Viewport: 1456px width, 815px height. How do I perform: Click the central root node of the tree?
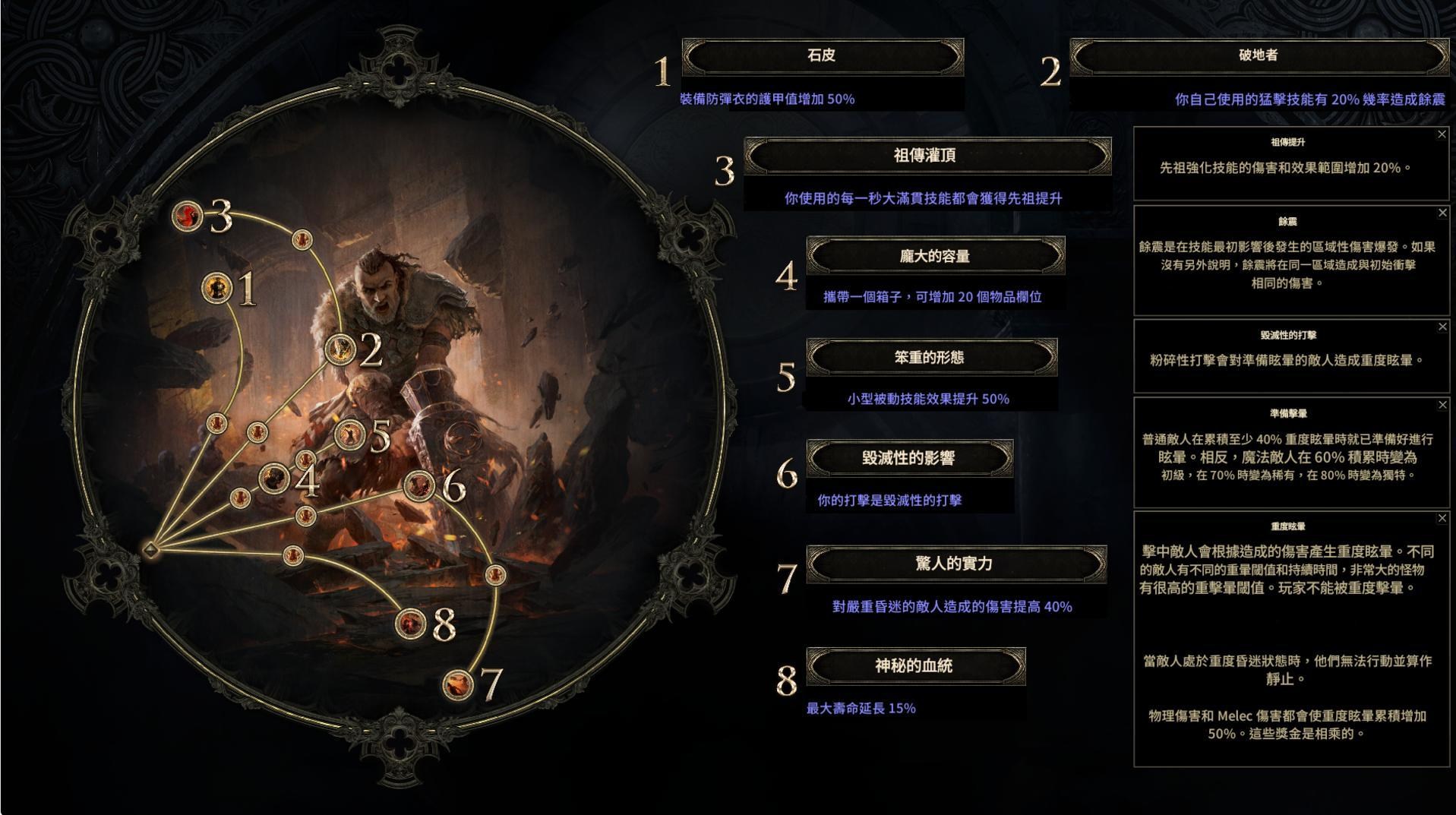tap(152, 547)
